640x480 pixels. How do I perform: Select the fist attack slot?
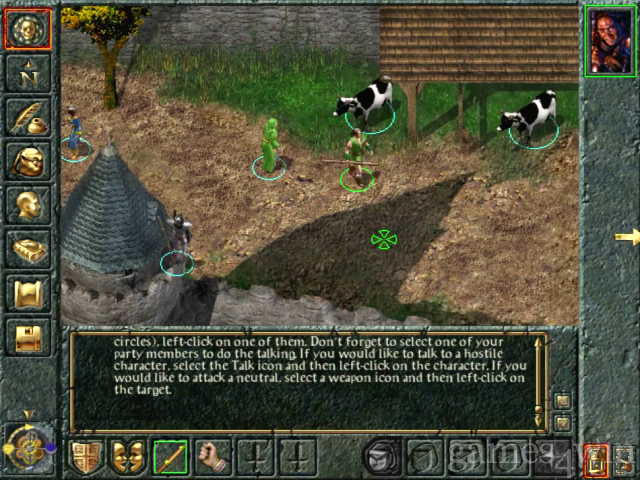(213, 457)
